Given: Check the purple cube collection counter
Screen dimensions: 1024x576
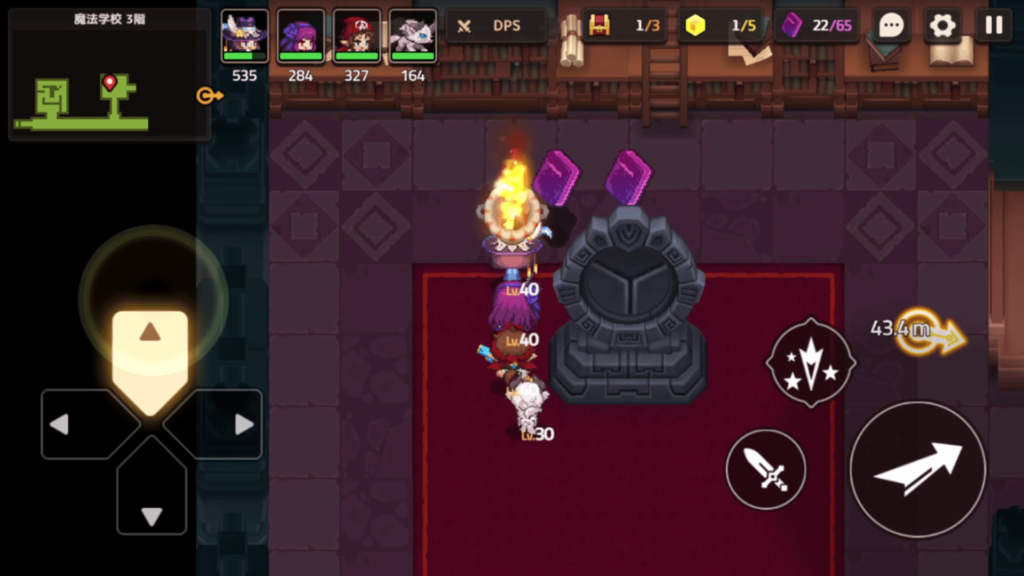Looking at the screenshot, I should click(816, 26).
